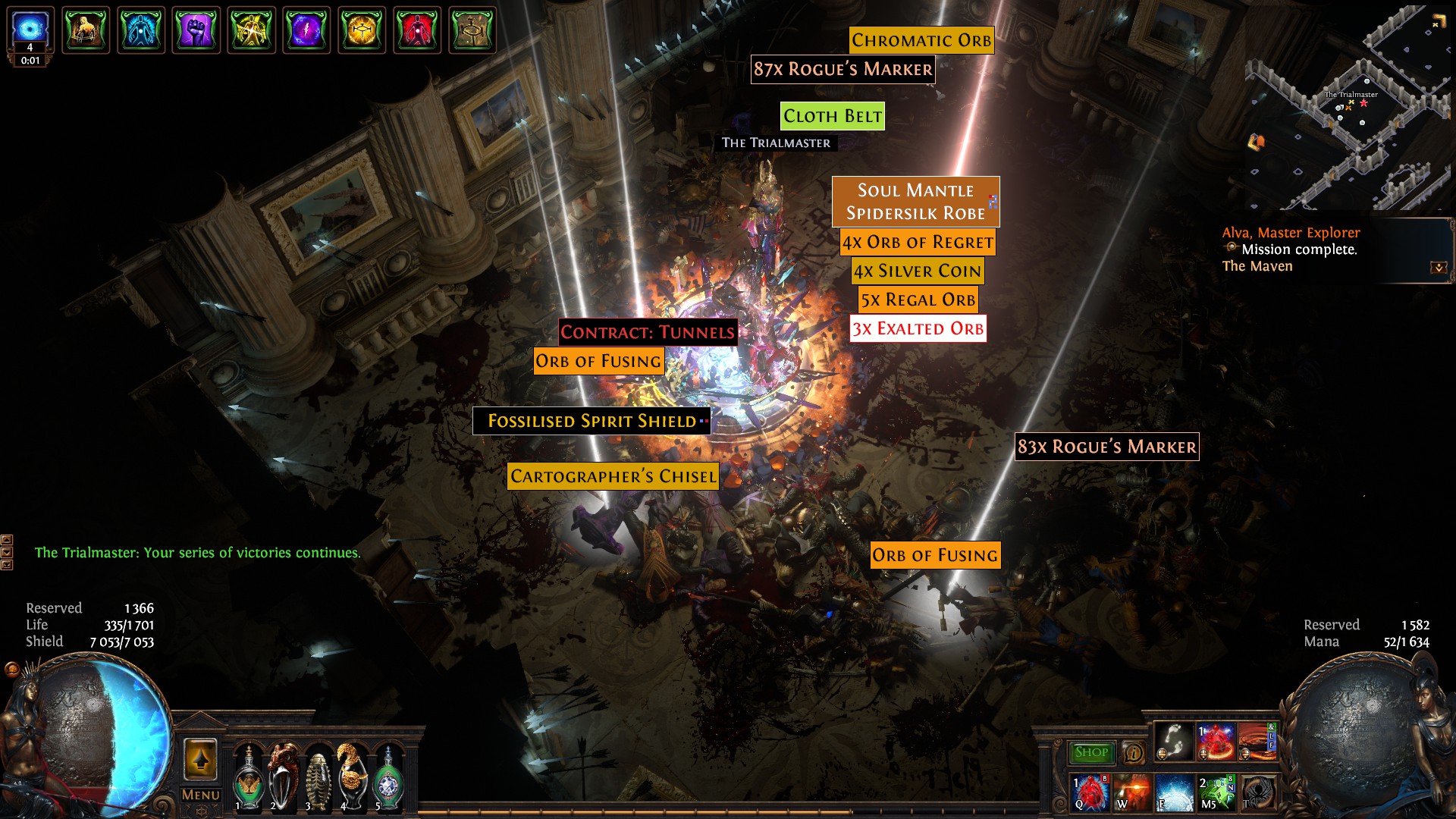Select the footprints move skill slot
The width and height of the screenshot is (1456, 819).
tap(1175, 742)
